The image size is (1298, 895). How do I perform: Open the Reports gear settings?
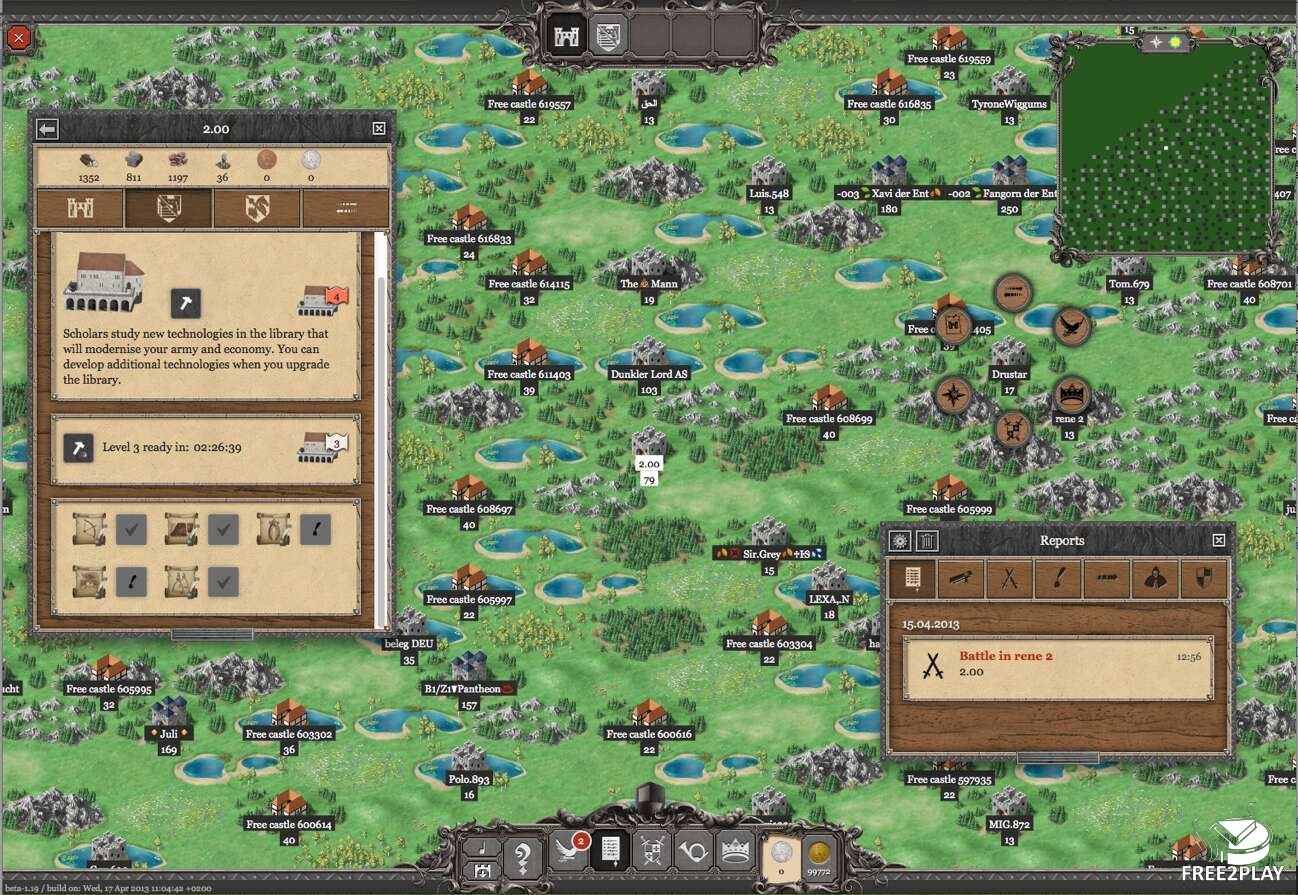900,541
